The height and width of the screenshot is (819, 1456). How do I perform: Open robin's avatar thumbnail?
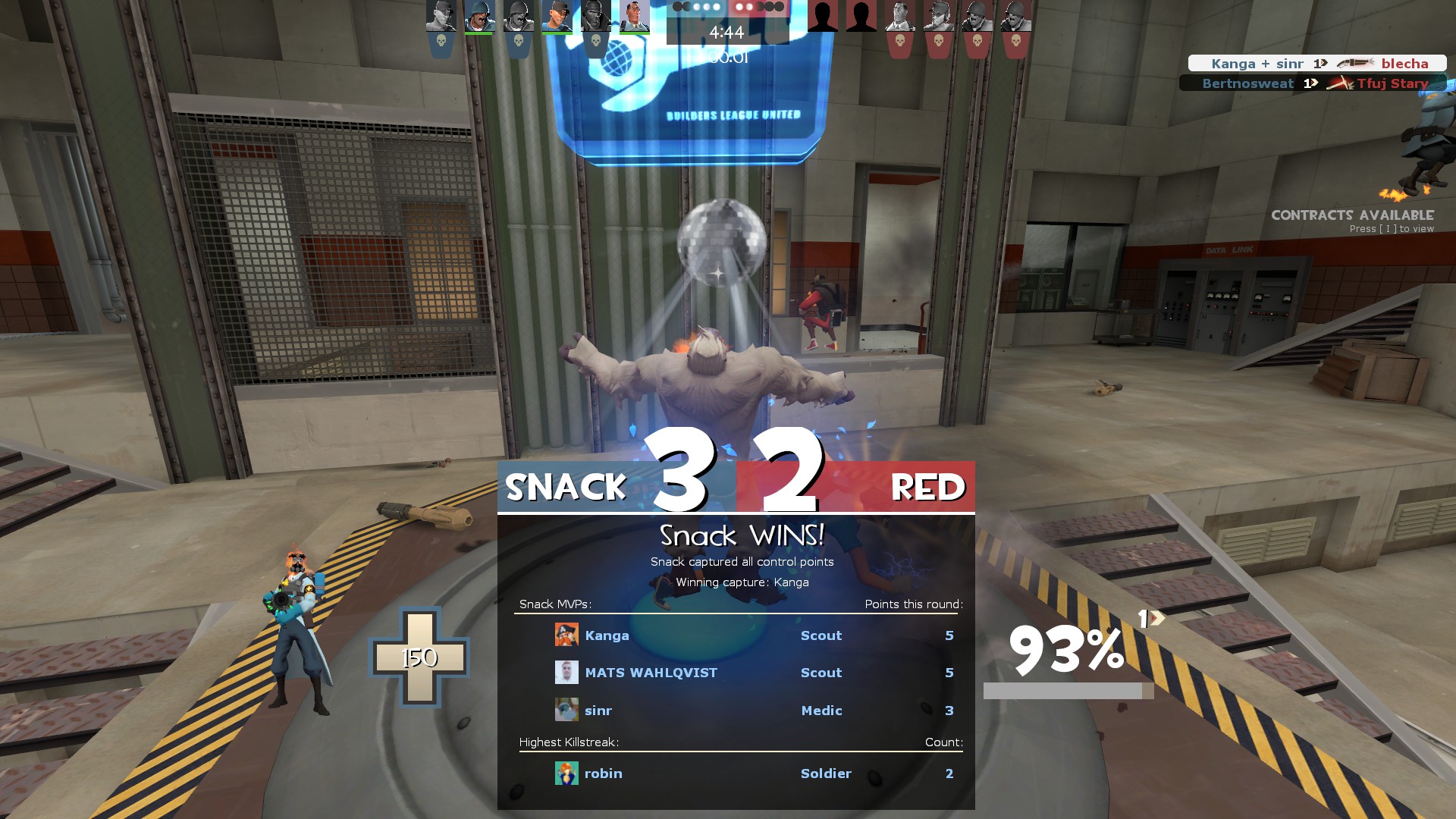coord(566,773)
